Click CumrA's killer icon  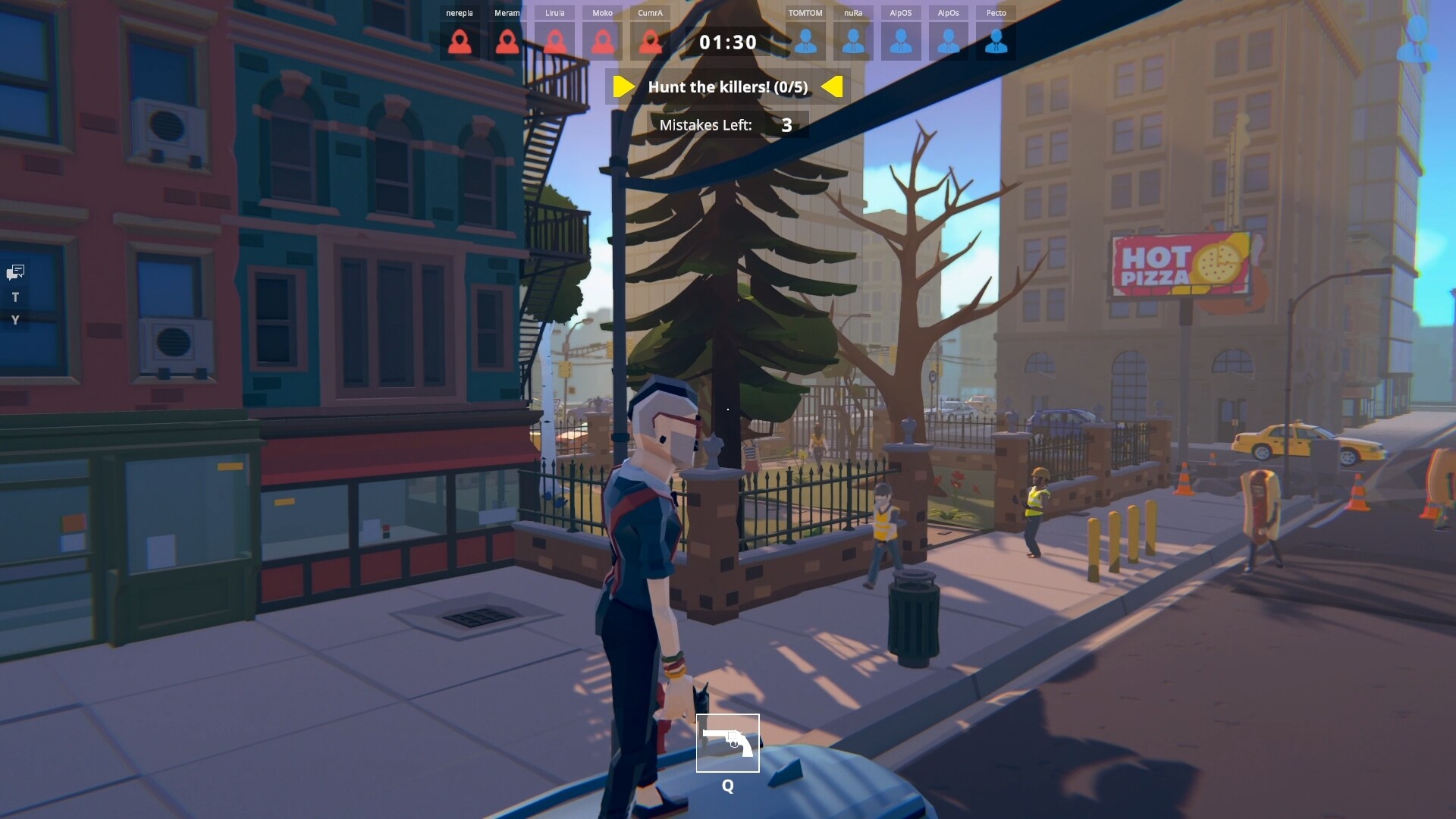coord(651,42)
